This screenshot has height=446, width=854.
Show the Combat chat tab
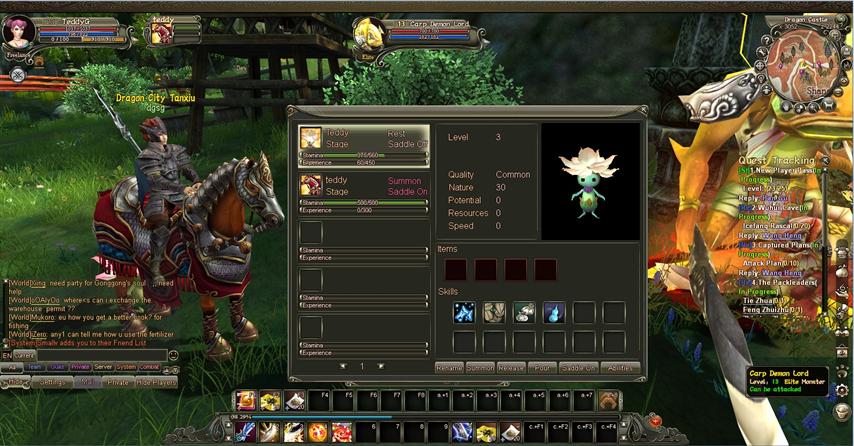tap(148, 367)
